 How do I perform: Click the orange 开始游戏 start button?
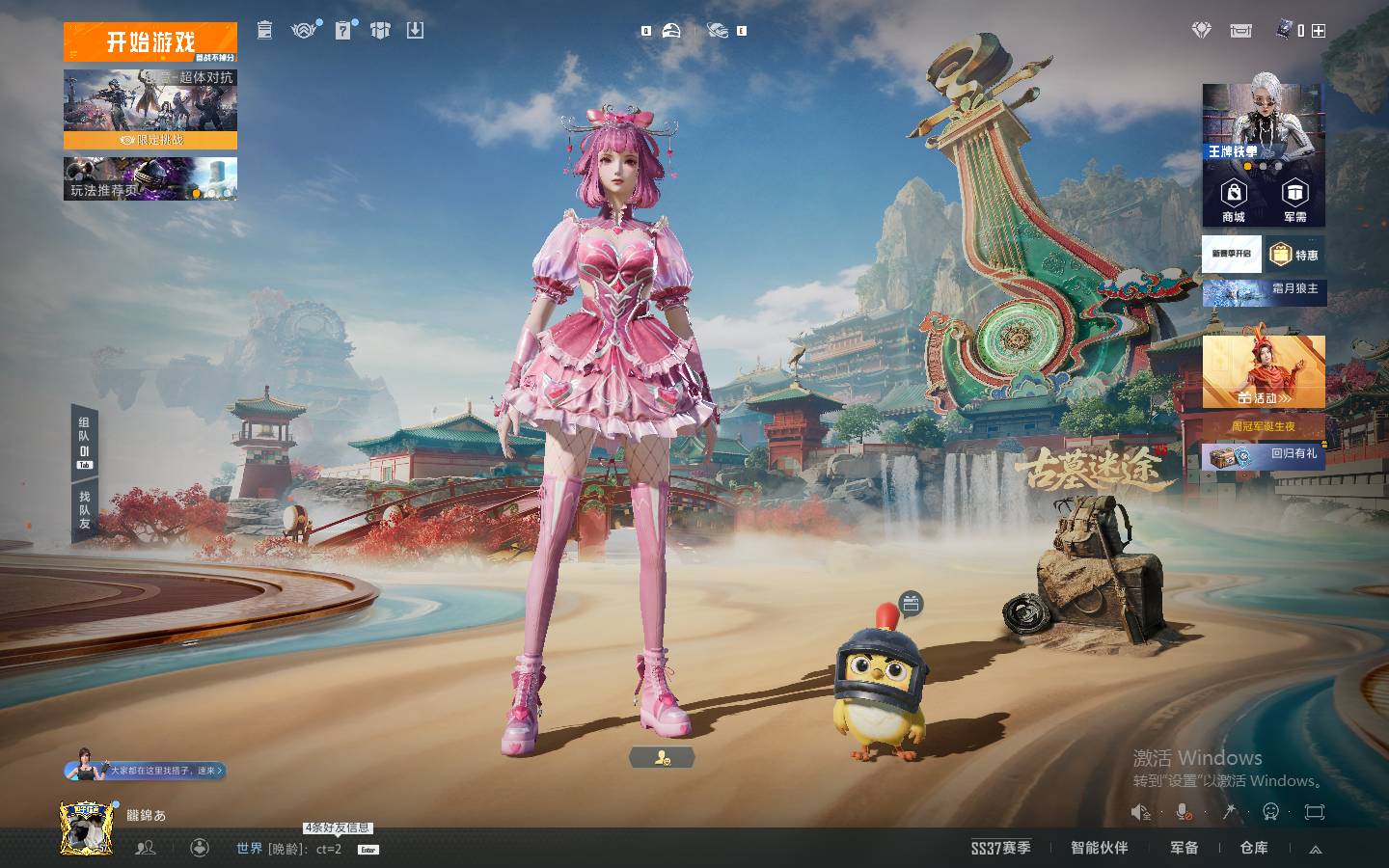[150, 42]
